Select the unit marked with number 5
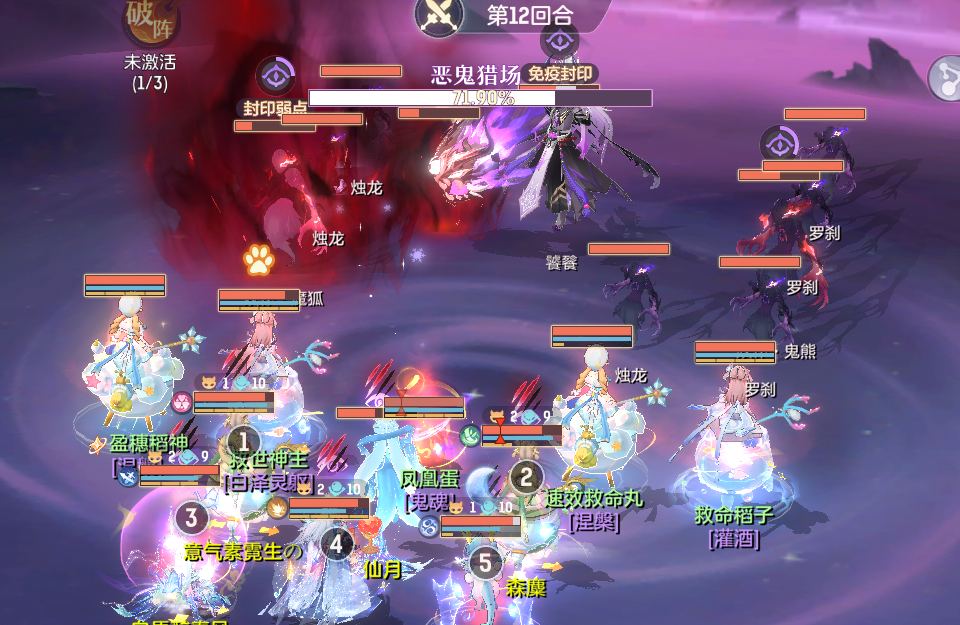Viewport: 960px width, 625px height. tap(486, 562)
